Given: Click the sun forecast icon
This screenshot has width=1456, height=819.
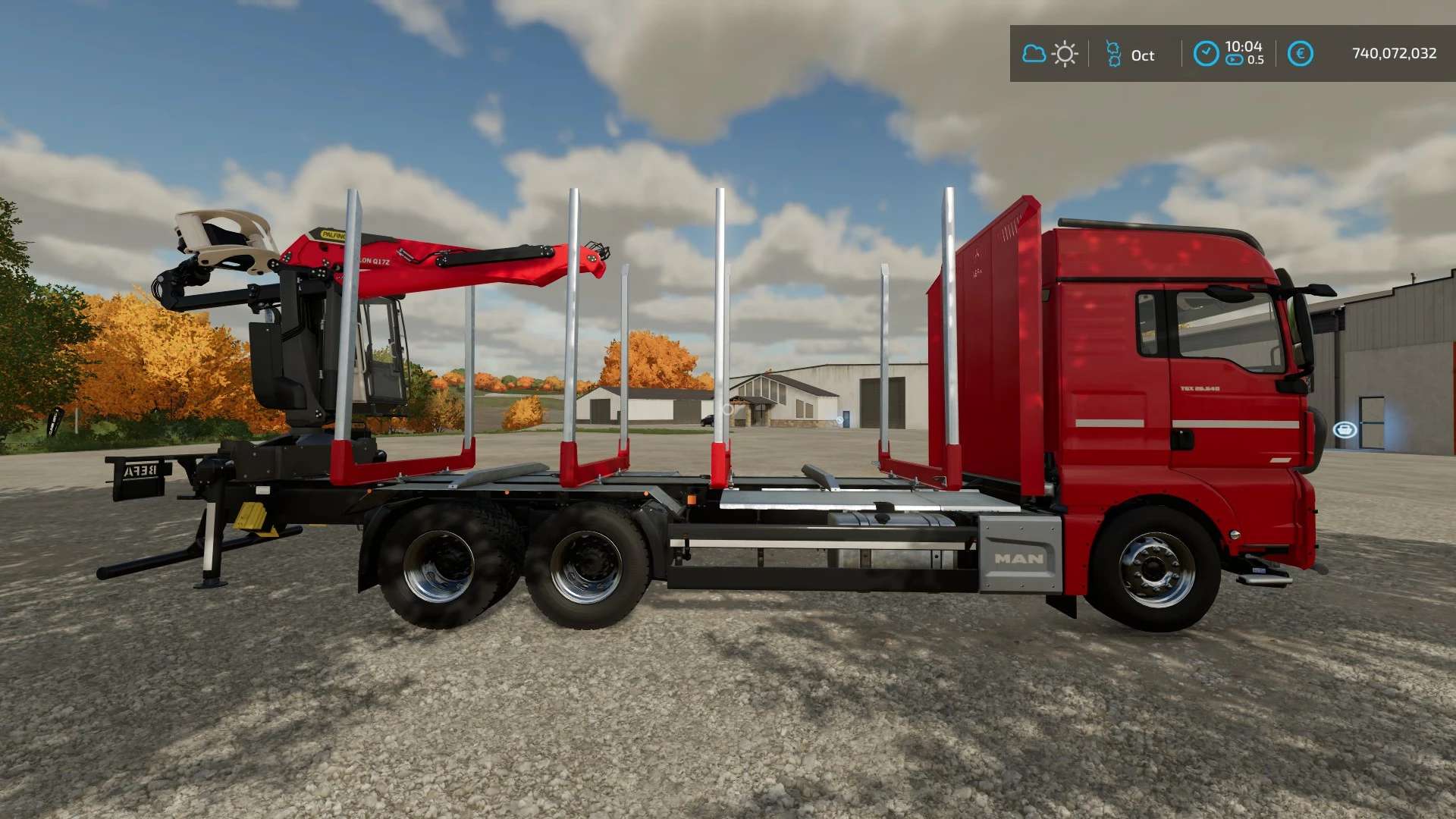Looking at the screenshot, I should 1065,55.
